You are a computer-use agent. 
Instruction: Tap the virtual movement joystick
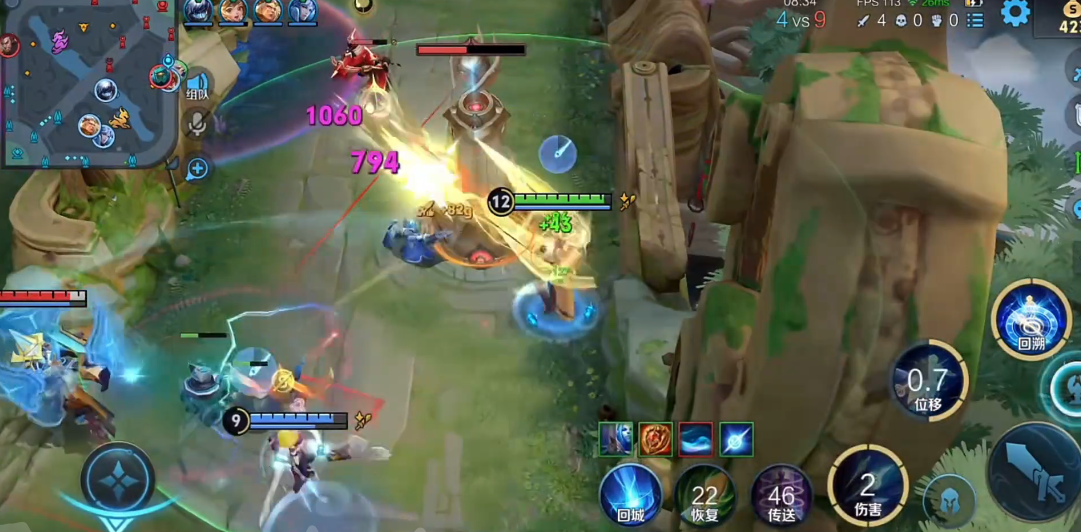[117, 480]
